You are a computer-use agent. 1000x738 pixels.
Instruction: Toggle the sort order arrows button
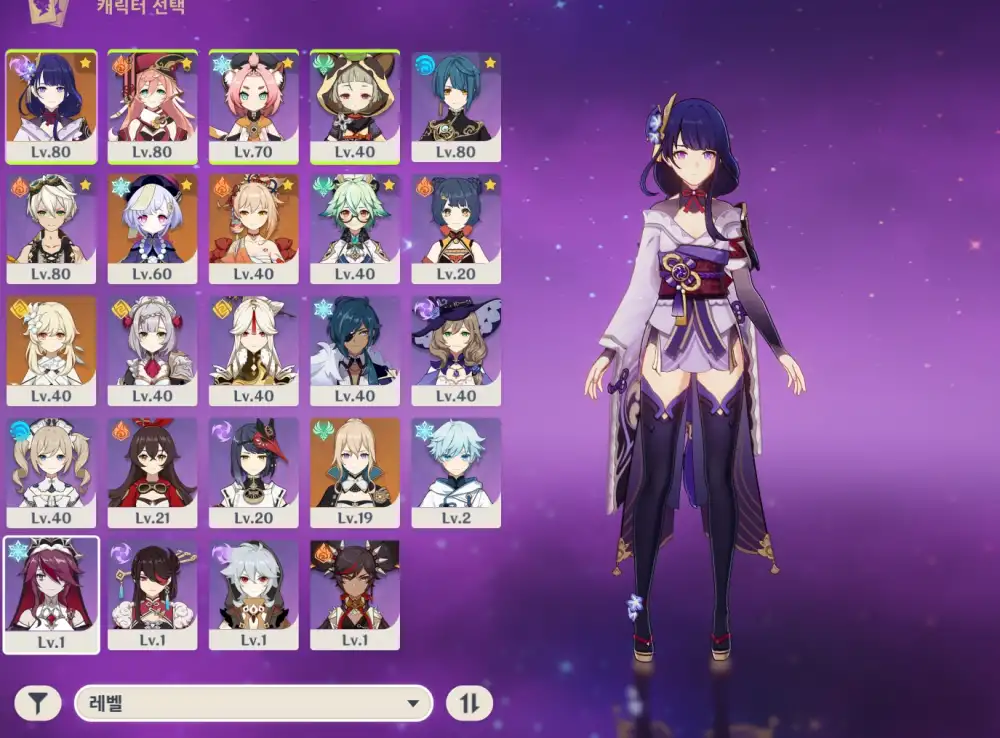click(469, 703)
